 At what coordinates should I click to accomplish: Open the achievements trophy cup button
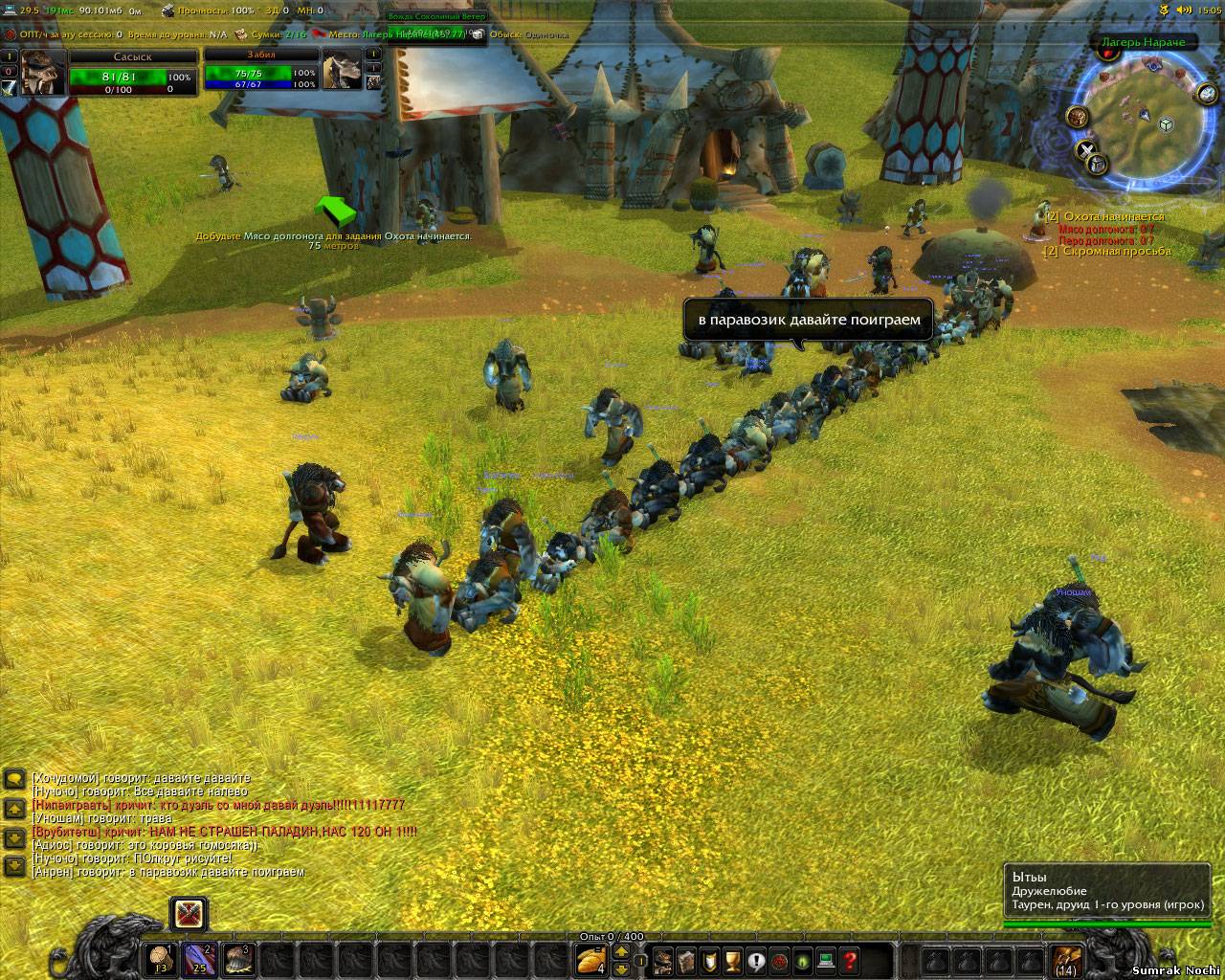732,961
